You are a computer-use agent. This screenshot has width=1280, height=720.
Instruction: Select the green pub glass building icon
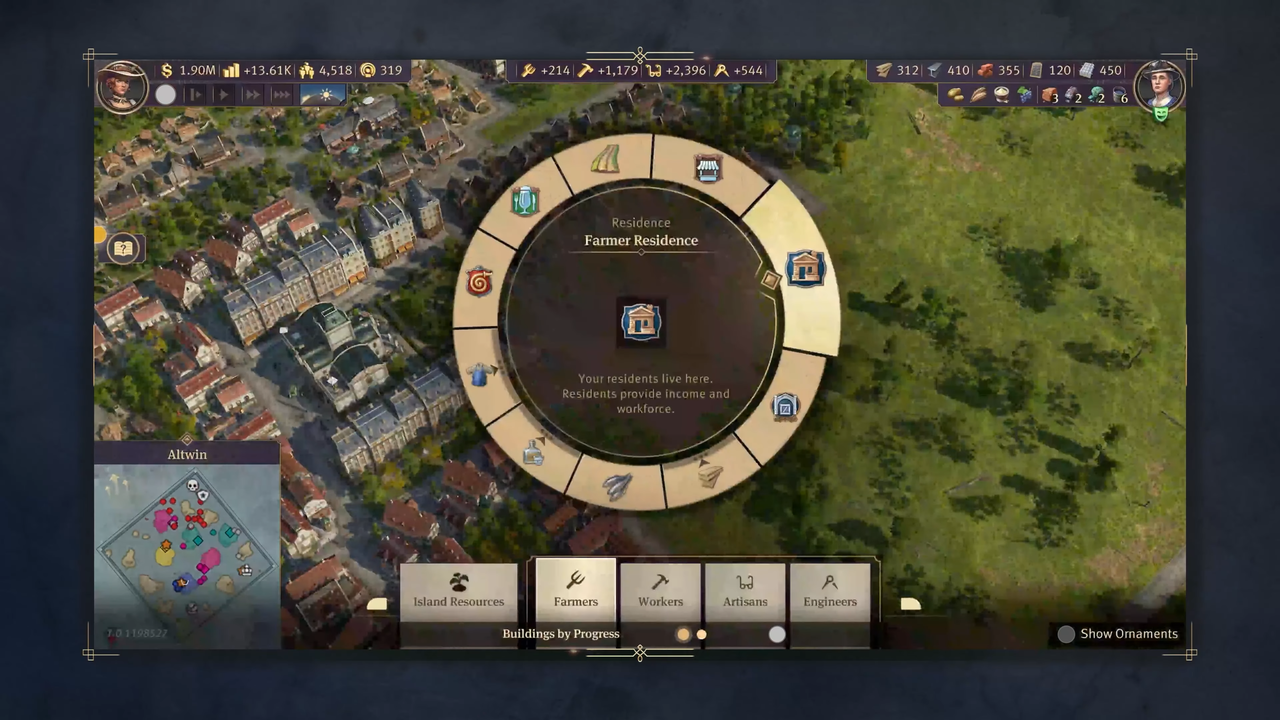524,201
